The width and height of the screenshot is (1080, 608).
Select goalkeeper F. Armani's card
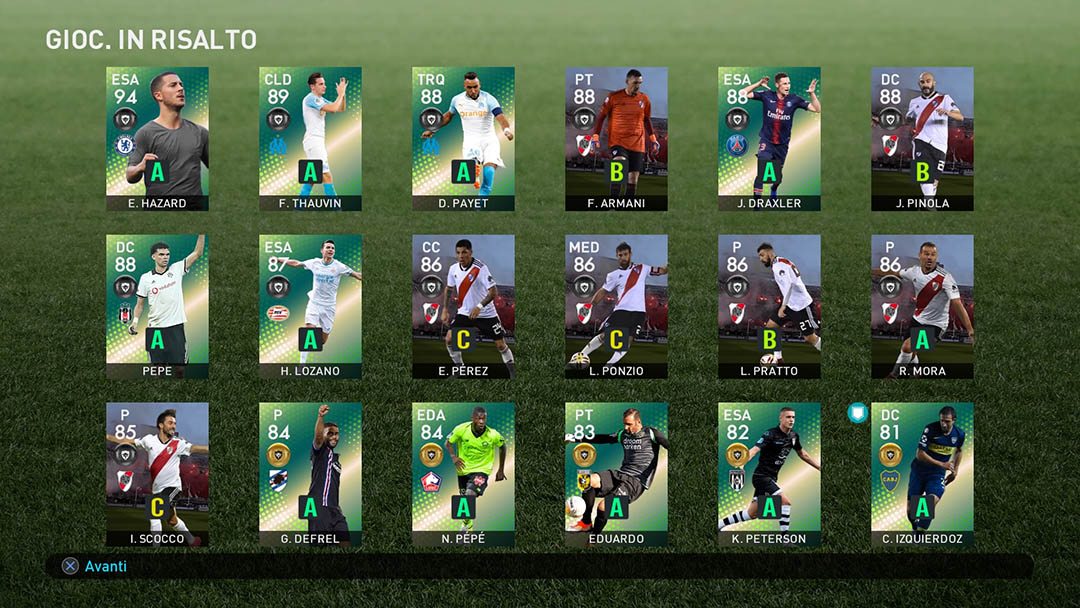pos(616,138)
